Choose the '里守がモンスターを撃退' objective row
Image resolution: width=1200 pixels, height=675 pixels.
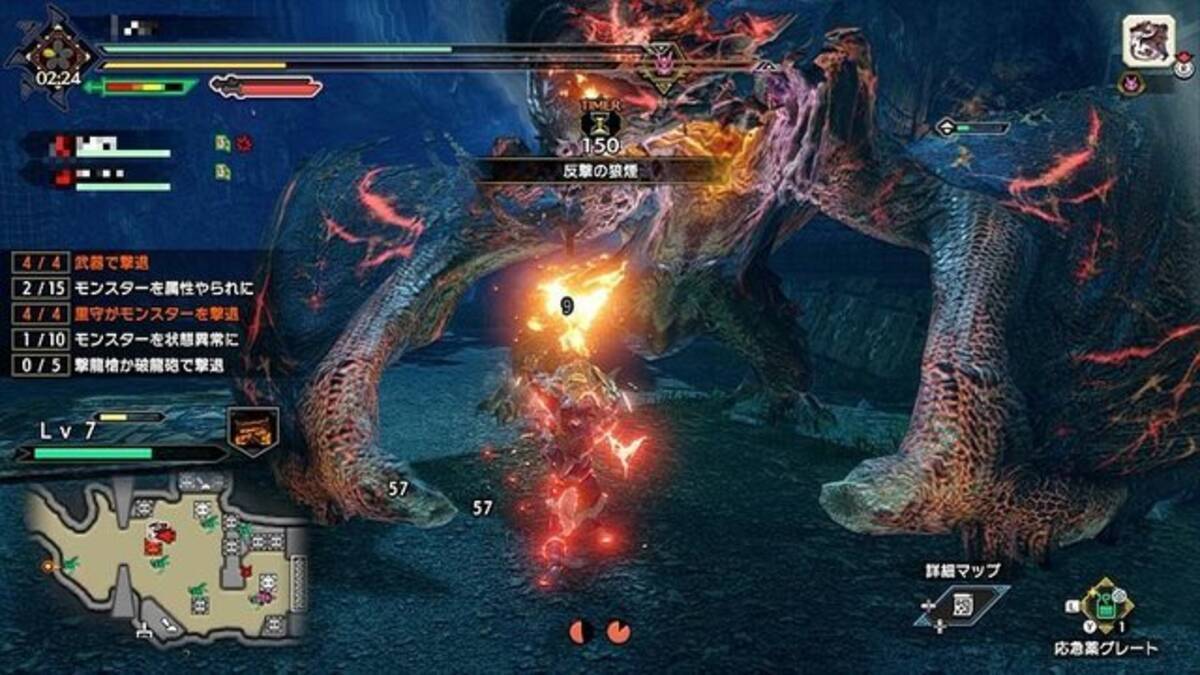click(130, 314)
